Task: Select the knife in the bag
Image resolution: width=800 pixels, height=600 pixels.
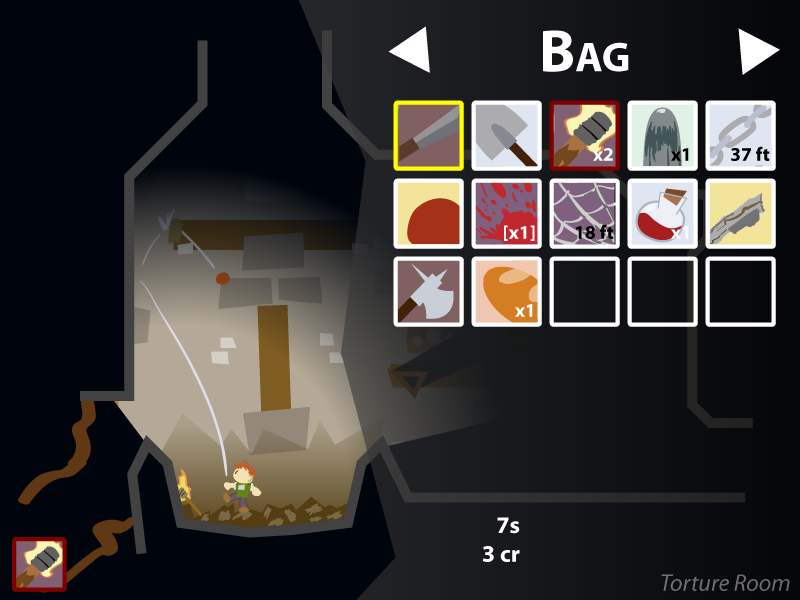Action: click(428, 135)
